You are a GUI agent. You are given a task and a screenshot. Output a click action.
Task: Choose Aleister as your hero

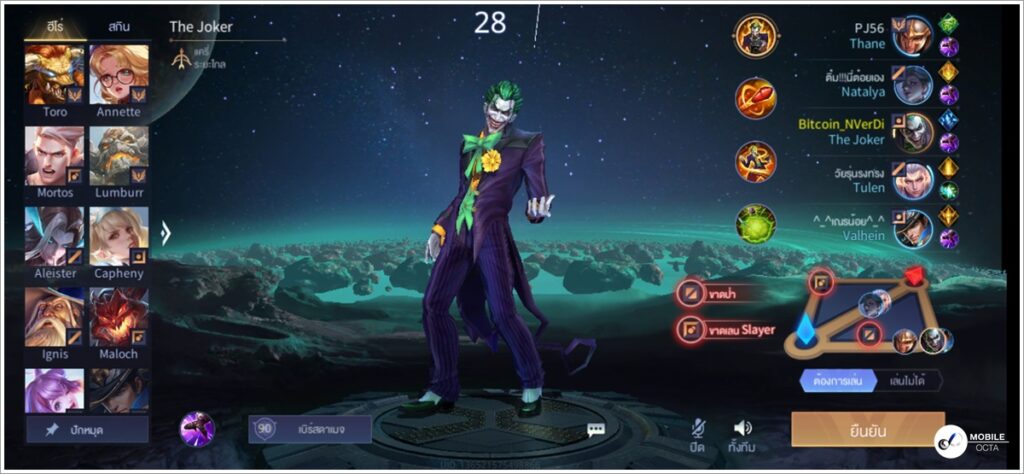point(55,237)
